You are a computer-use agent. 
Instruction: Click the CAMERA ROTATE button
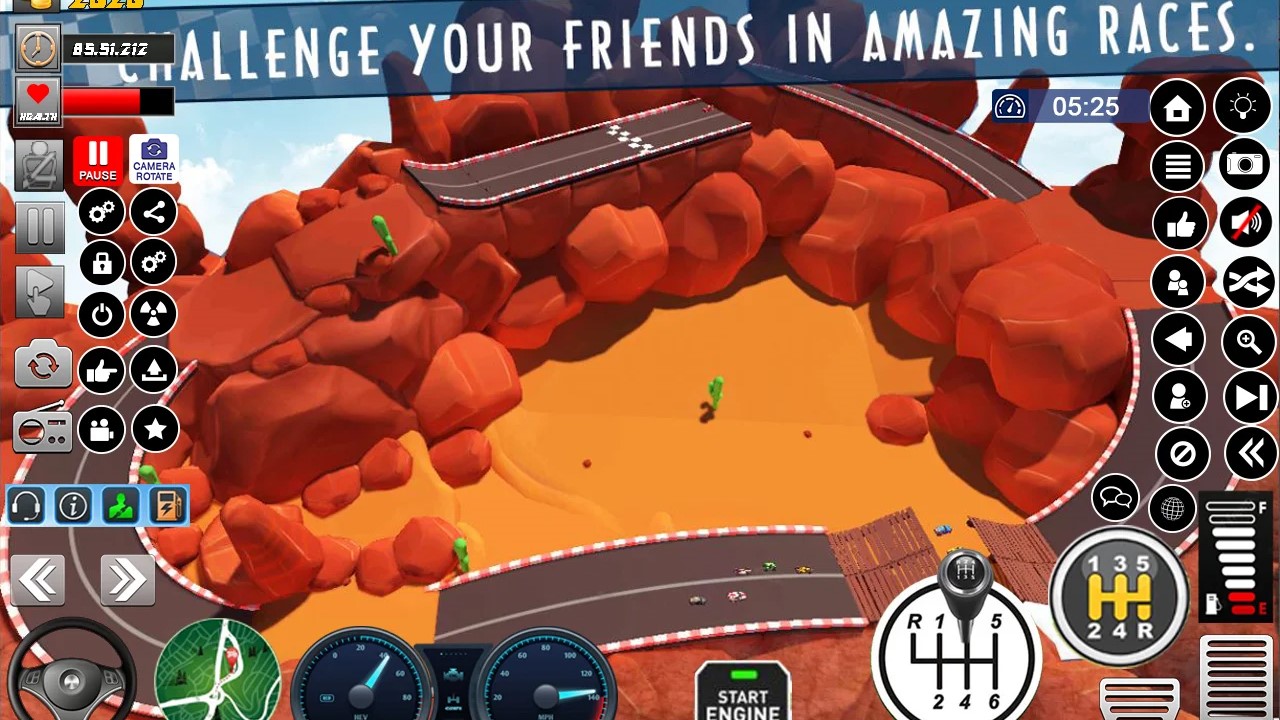(x=153, y=158)
